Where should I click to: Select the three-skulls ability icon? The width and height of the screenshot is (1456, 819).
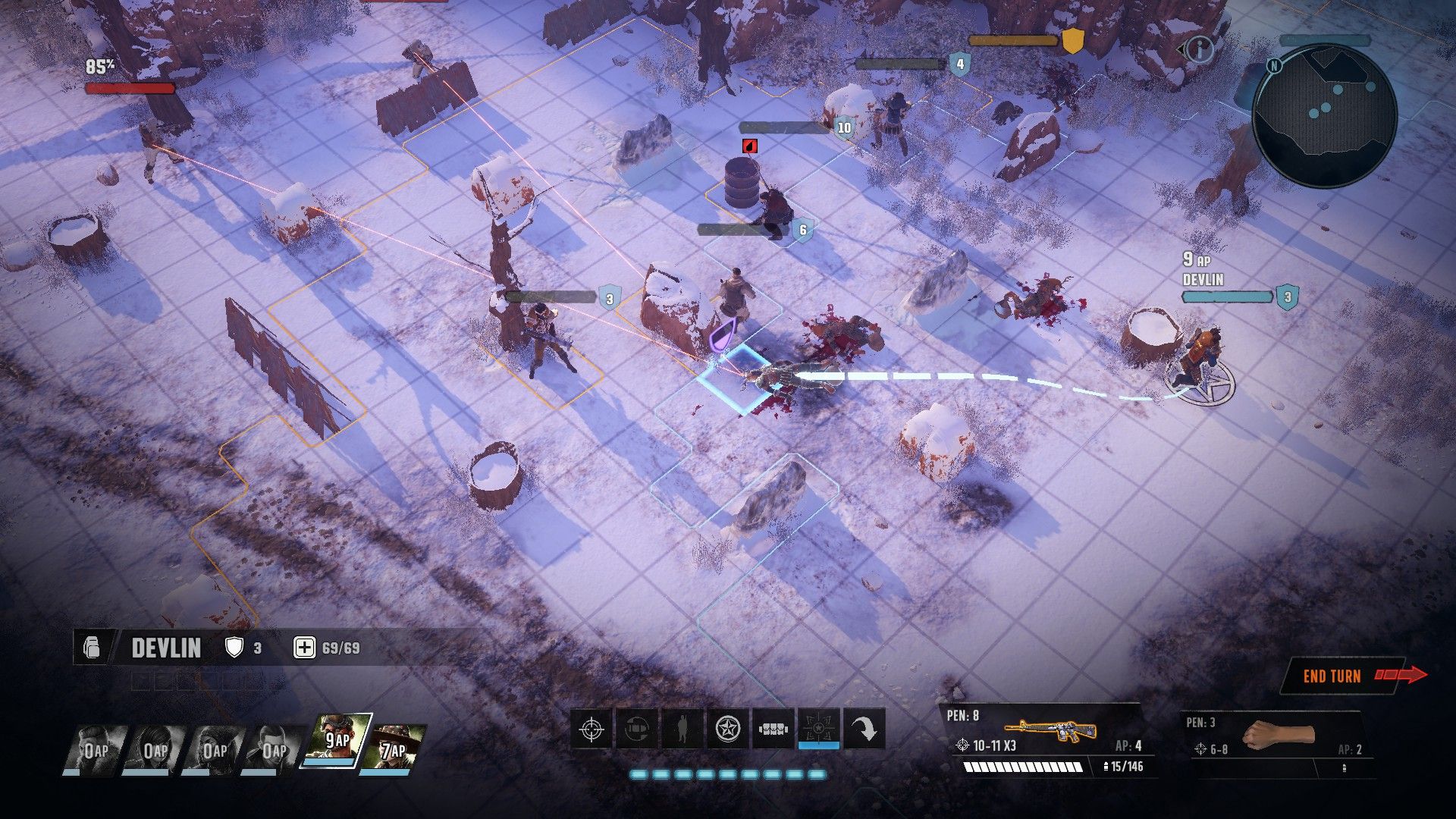pyautogui.click(x=773, y=730)
